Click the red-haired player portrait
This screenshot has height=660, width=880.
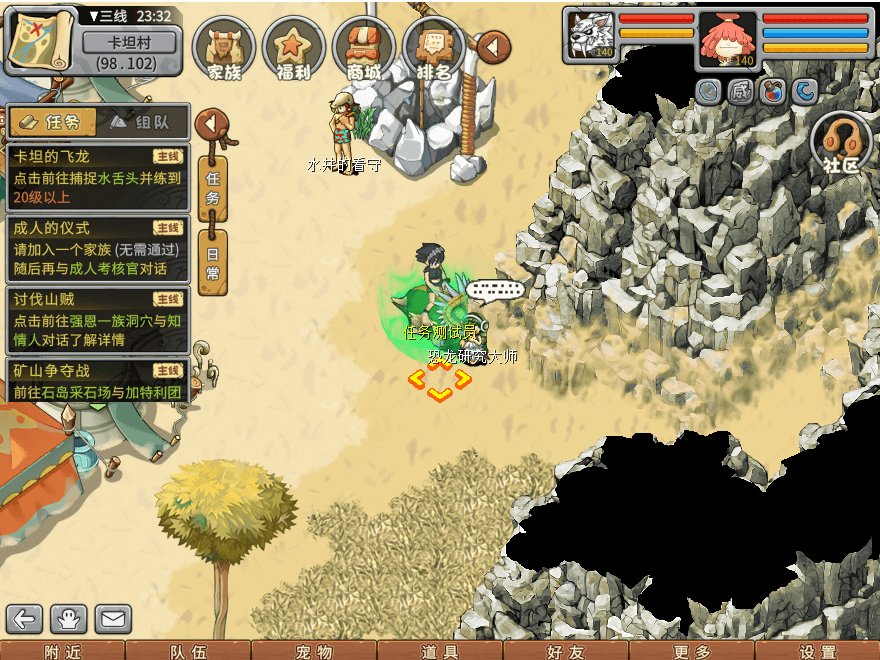click(x=727, y=41)
